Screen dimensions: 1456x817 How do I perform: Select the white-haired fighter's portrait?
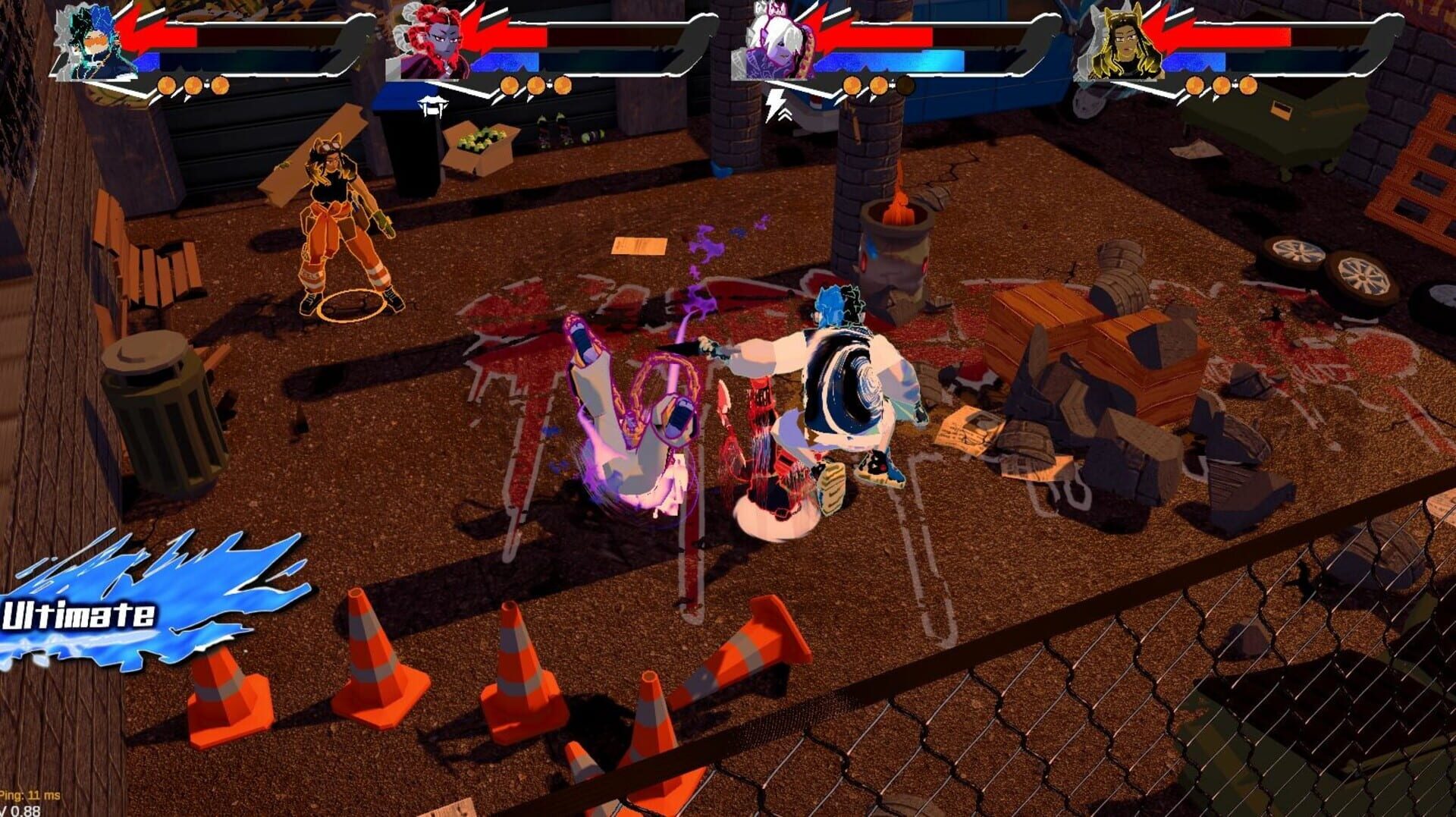click(773, 42)
